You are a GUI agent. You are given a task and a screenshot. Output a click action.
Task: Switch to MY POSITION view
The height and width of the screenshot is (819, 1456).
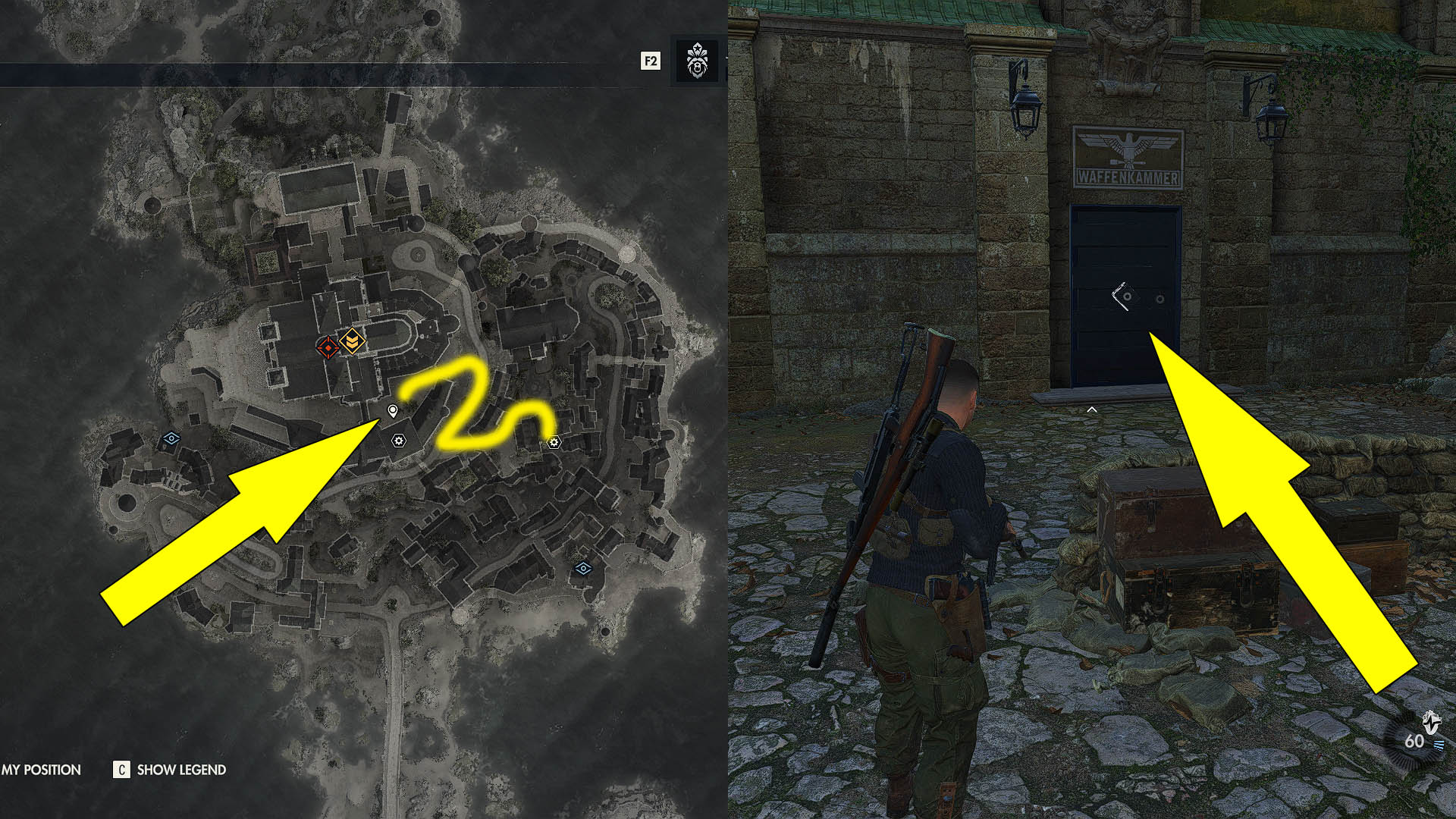pyautogui.click(x=42, y=769)
